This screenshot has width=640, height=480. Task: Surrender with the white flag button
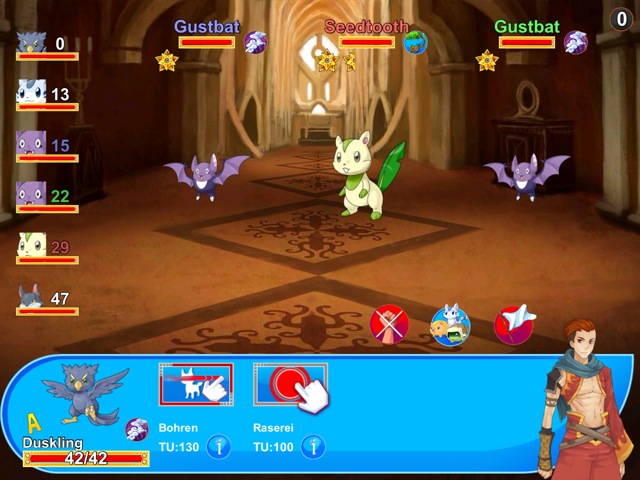pyautogui.click(x=514, y=325)
